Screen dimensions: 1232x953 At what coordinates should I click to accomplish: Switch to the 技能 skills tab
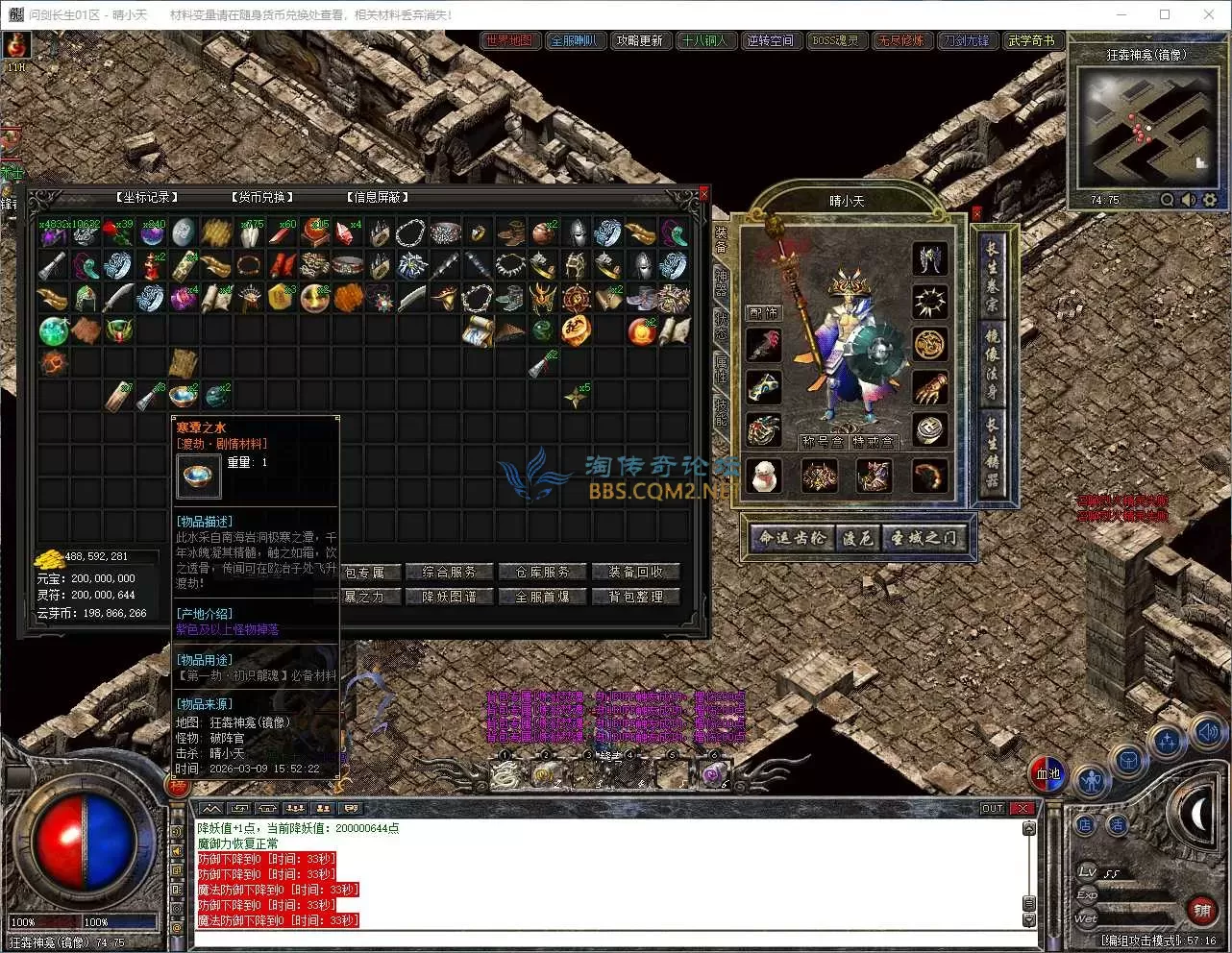click(x=722, y=411)
